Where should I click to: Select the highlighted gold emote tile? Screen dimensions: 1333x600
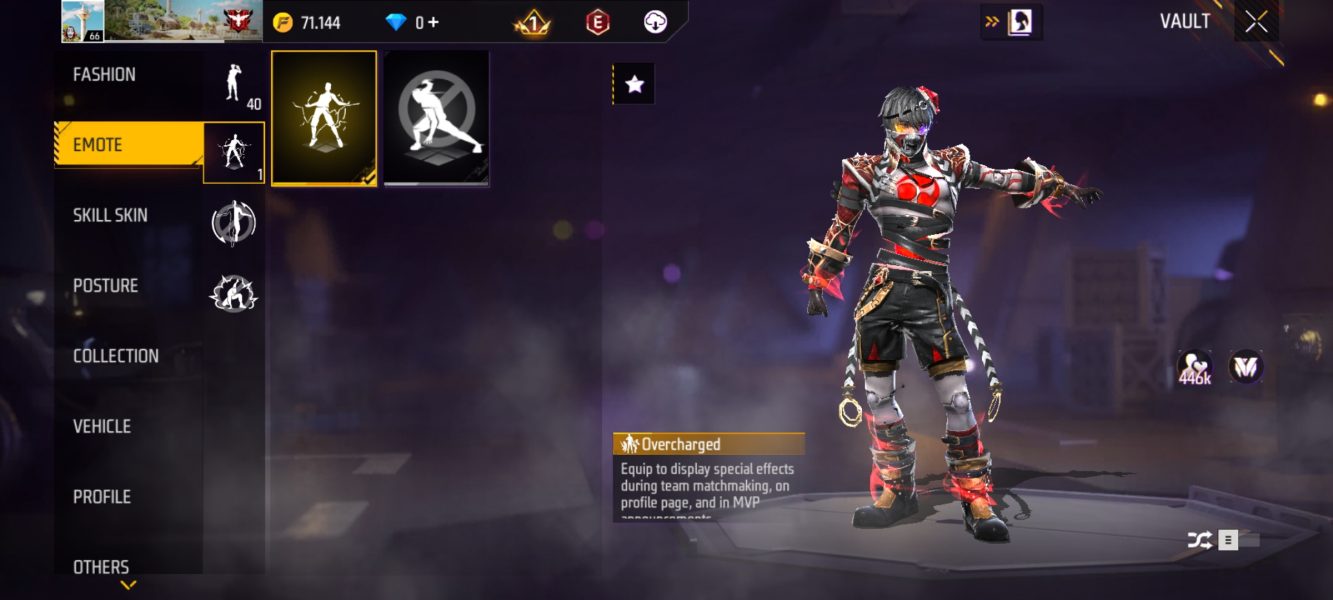pos(324,118)
